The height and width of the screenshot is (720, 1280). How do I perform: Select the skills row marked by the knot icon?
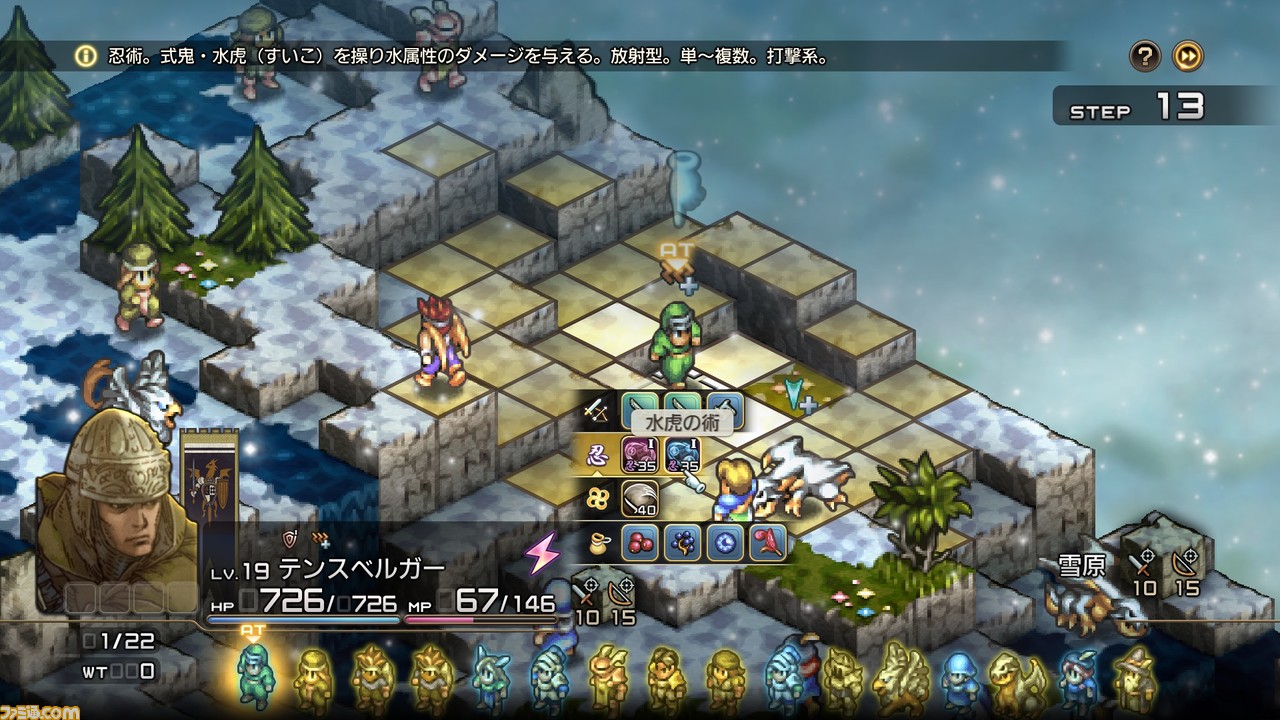coord(596,497)
